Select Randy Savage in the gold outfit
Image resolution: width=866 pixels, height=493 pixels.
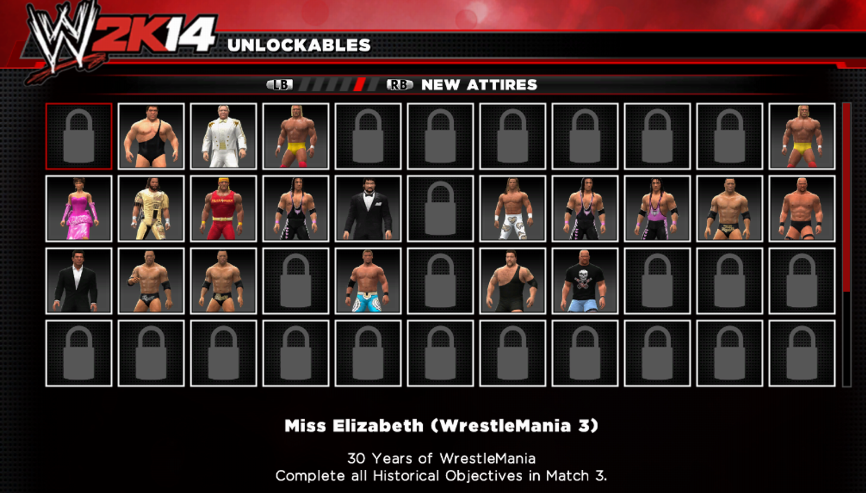point(151,208)
